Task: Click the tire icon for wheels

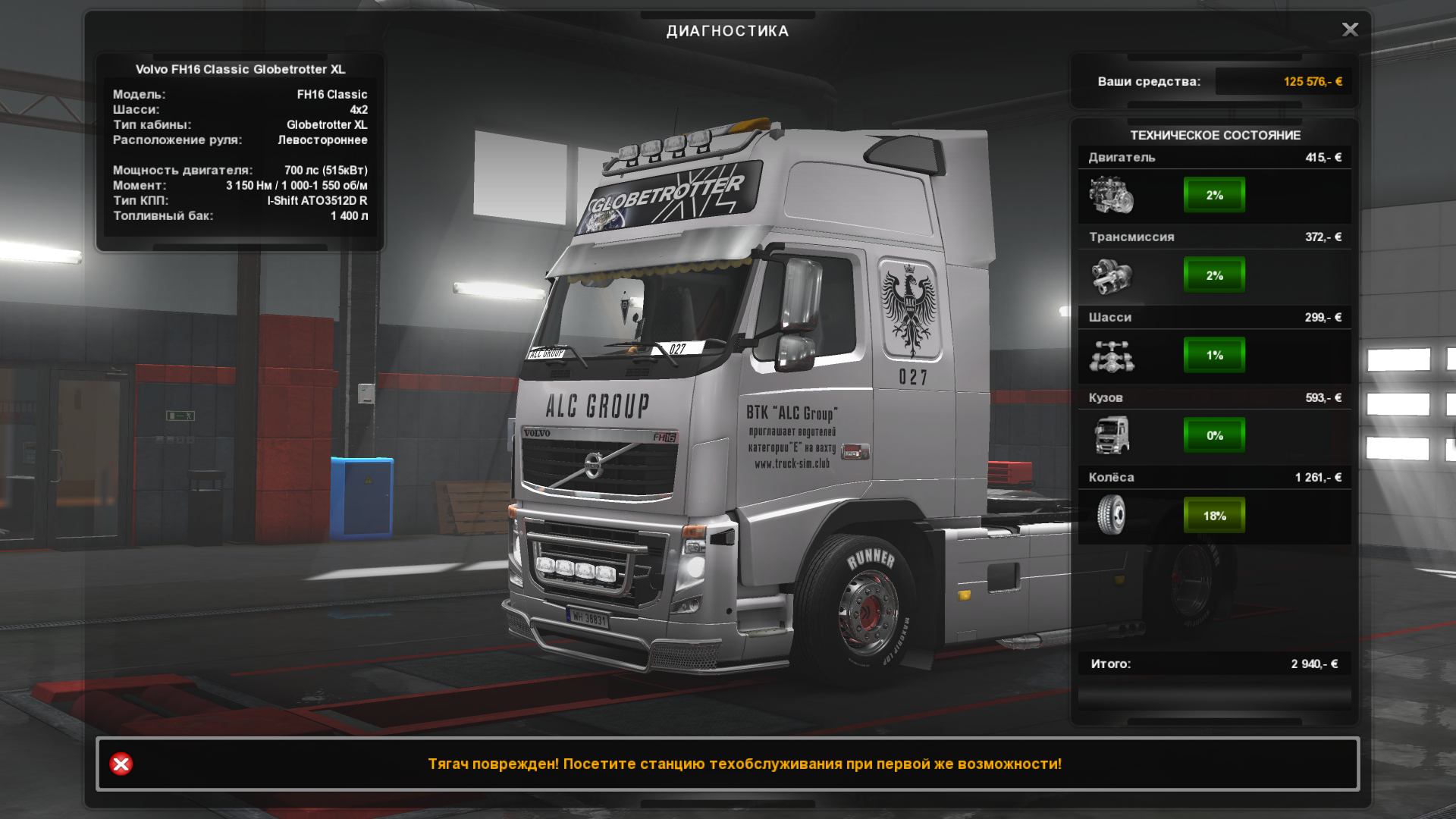Action: 1112,515
